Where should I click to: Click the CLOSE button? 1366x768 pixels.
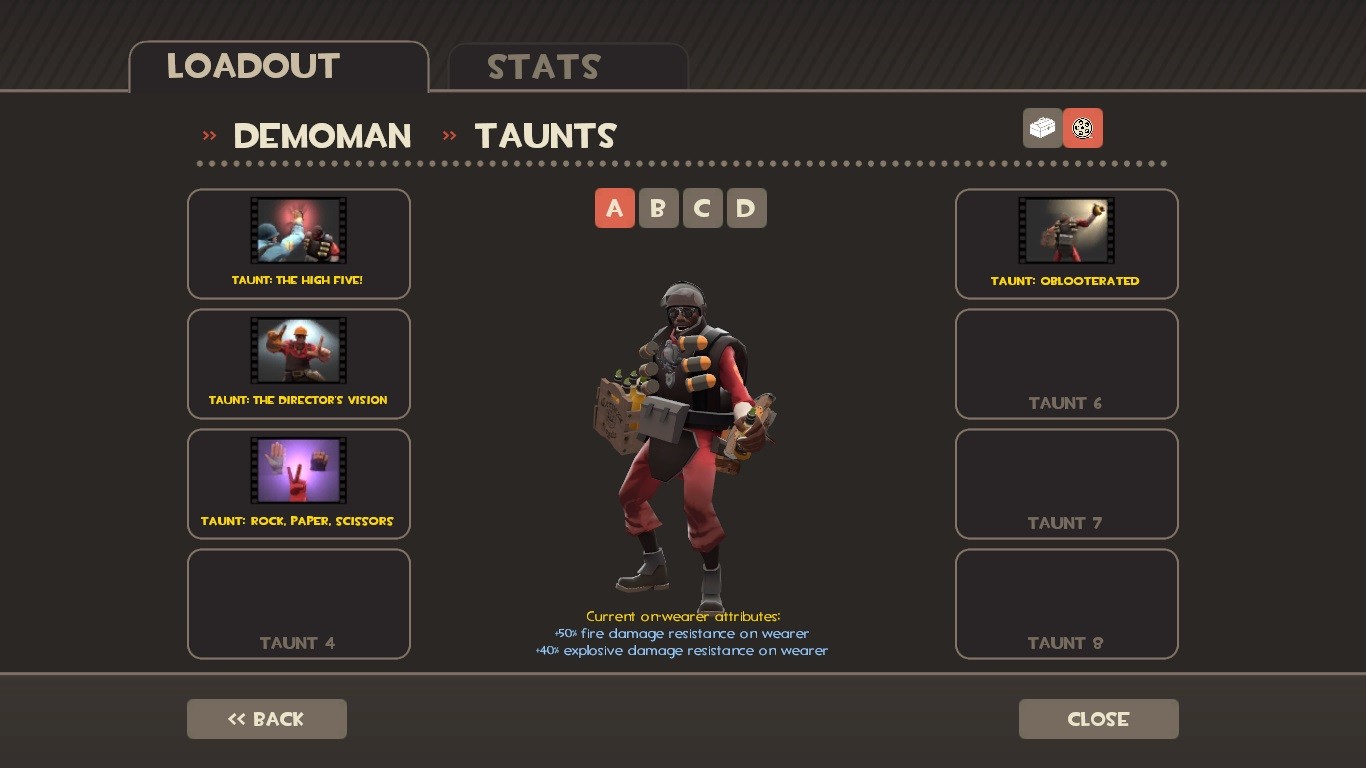[x=1098, y=718]
